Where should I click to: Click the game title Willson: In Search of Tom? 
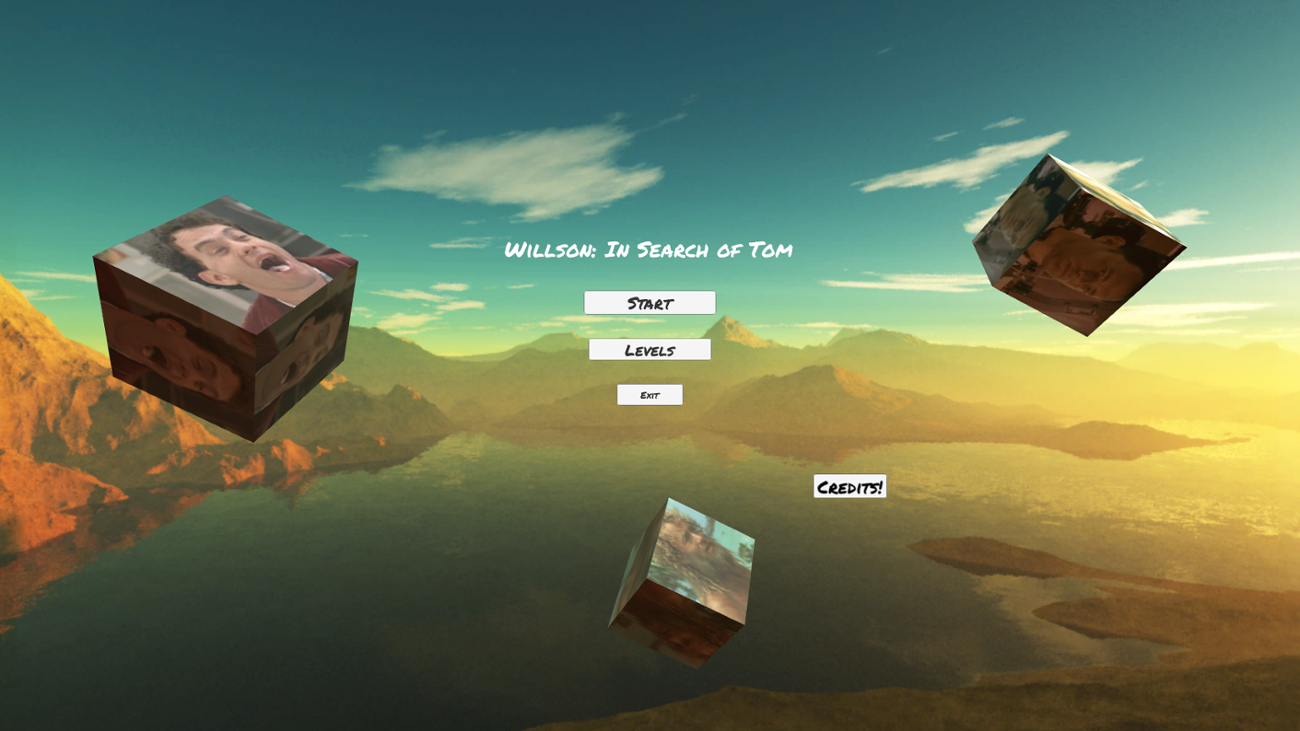[650, 250]
